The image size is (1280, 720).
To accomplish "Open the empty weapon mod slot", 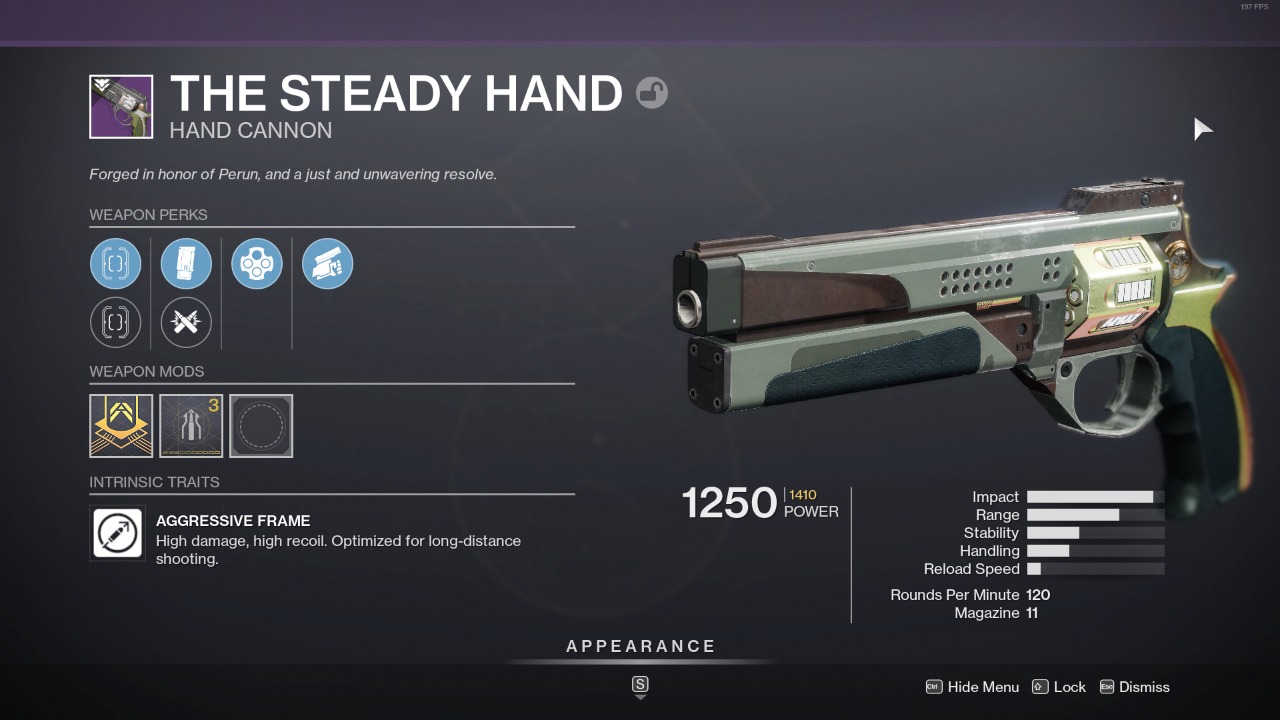I will (261, 425).
